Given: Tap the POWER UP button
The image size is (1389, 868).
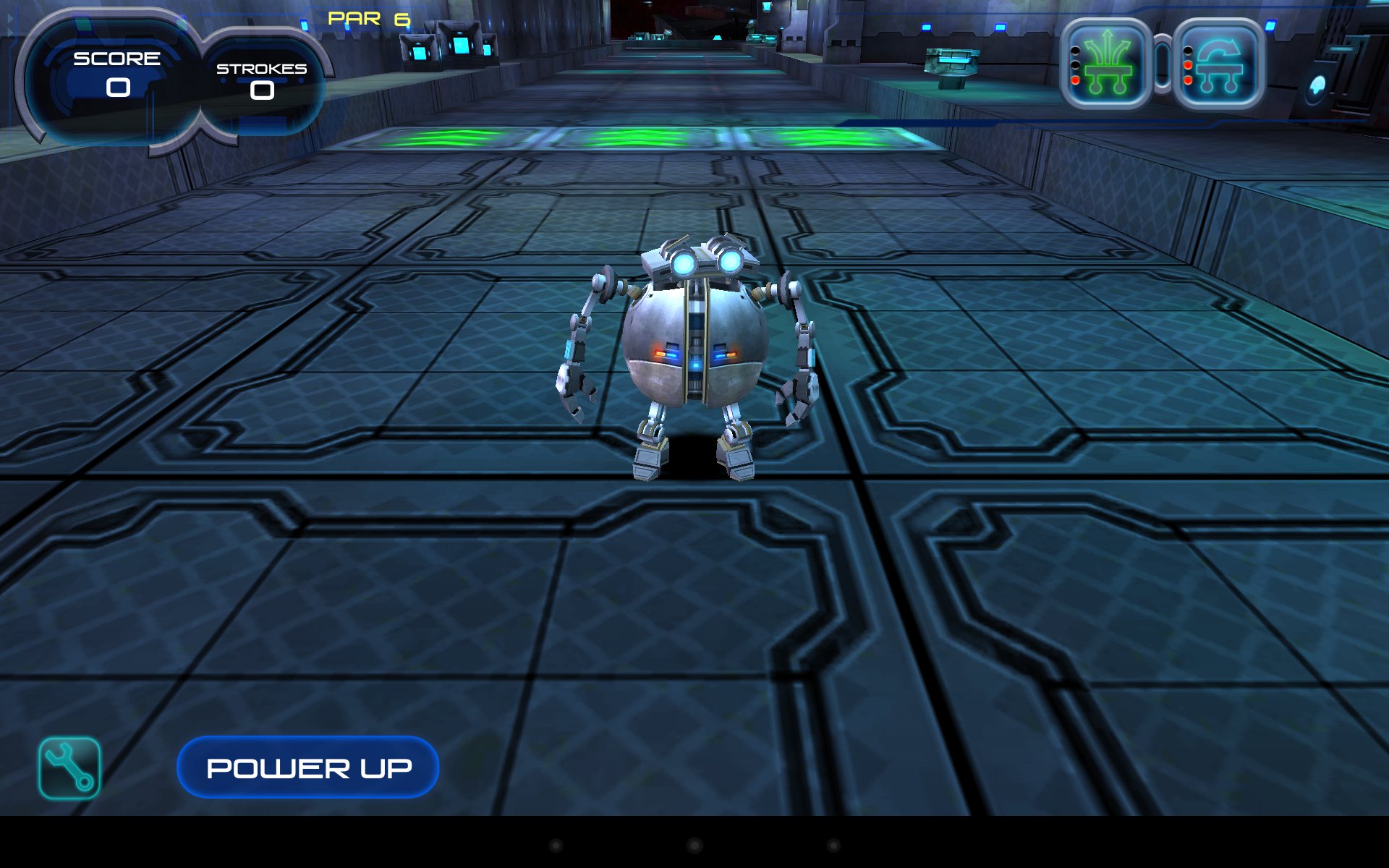Looking at the screenshot, I should 308,767.
